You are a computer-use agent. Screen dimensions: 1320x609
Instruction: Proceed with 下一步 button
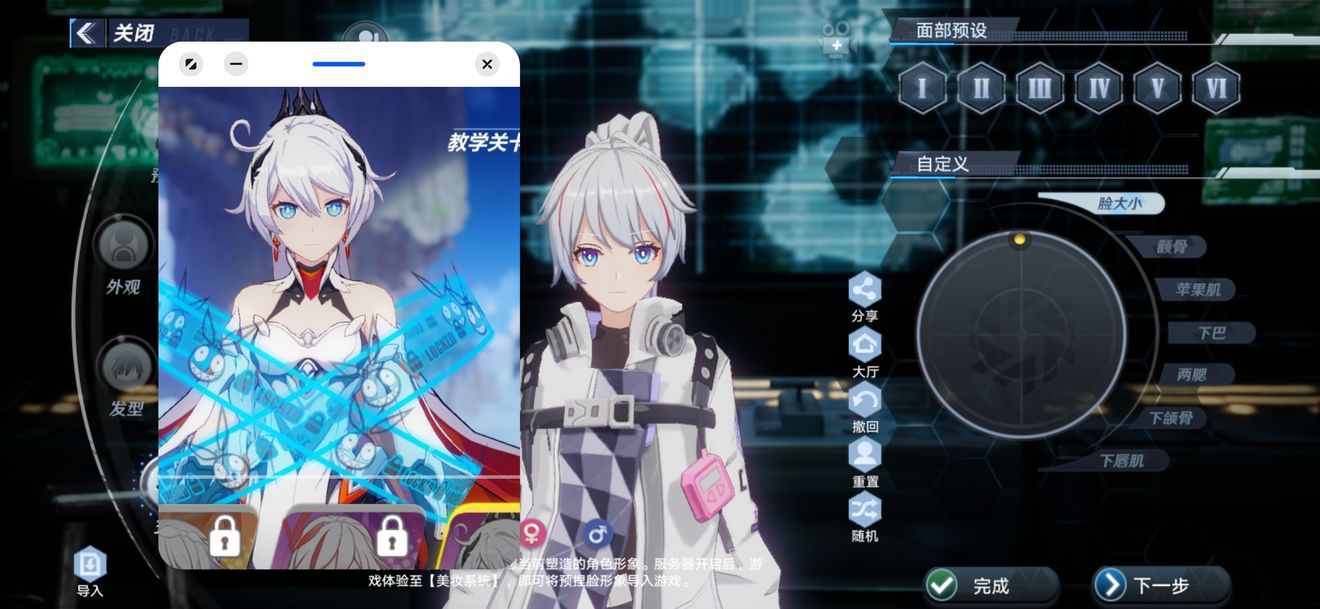coord(1160,586)
